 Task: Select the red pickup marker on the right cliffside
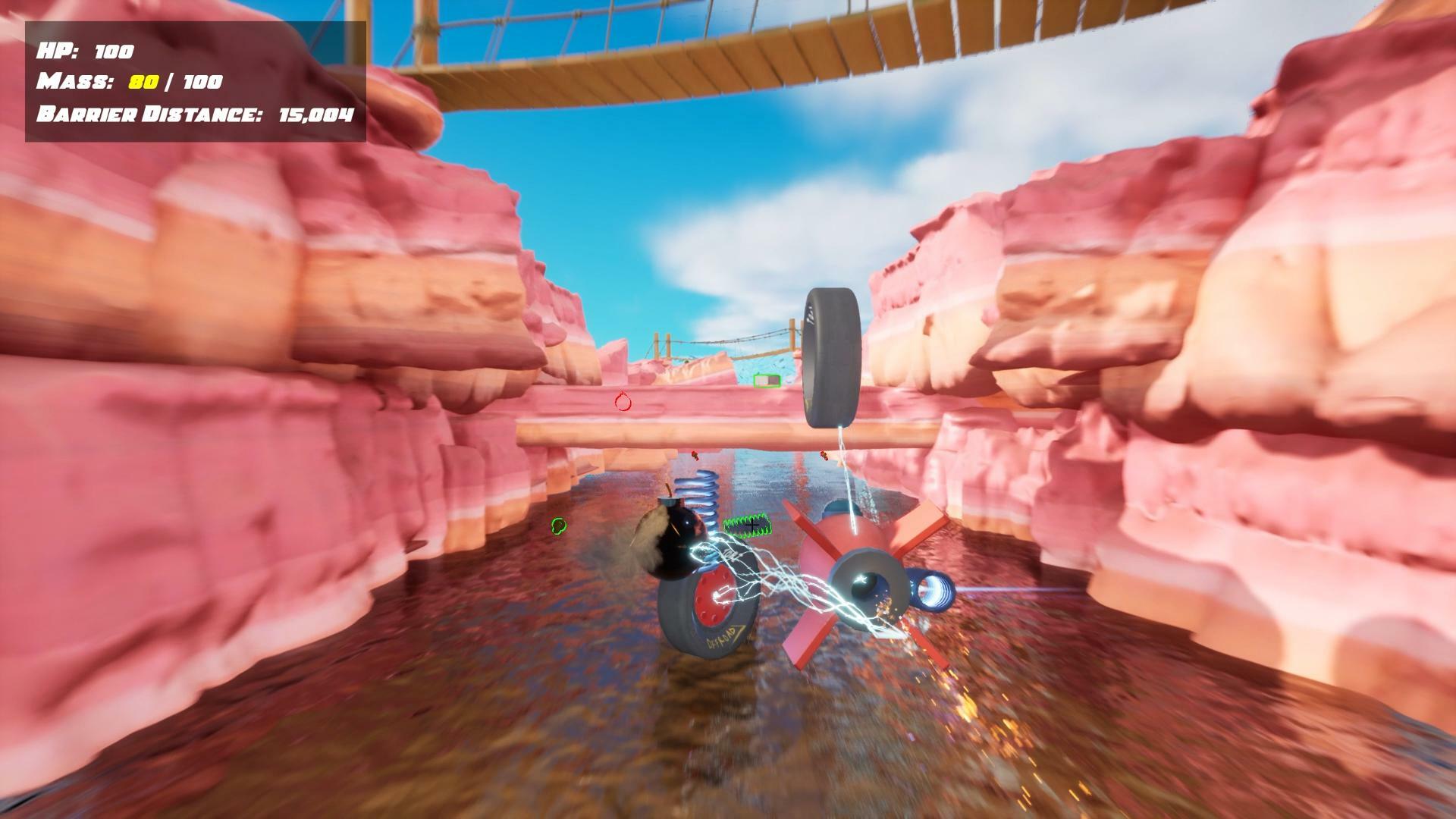823,456
